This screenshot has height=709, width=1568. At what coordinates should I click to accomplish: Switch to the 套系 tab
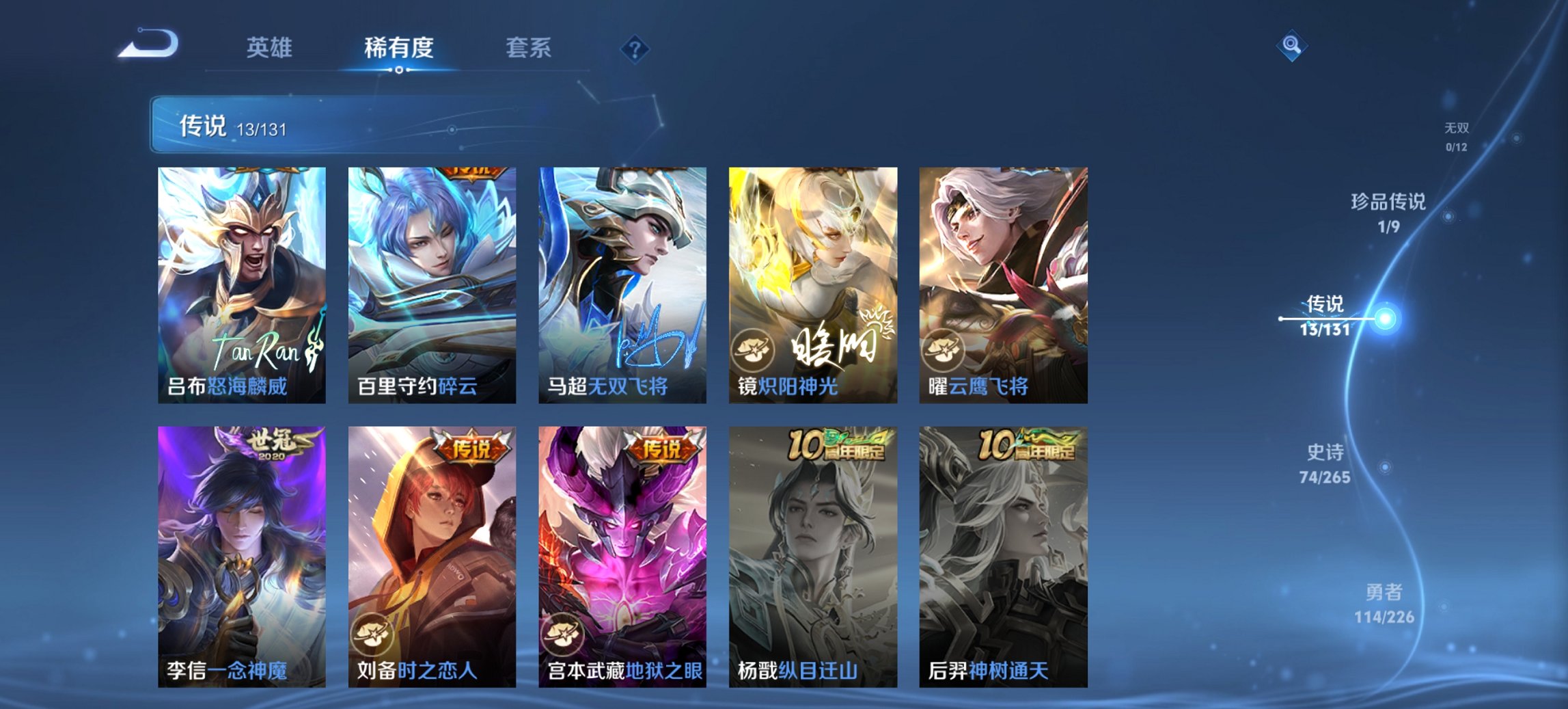[x=529, y=48]
